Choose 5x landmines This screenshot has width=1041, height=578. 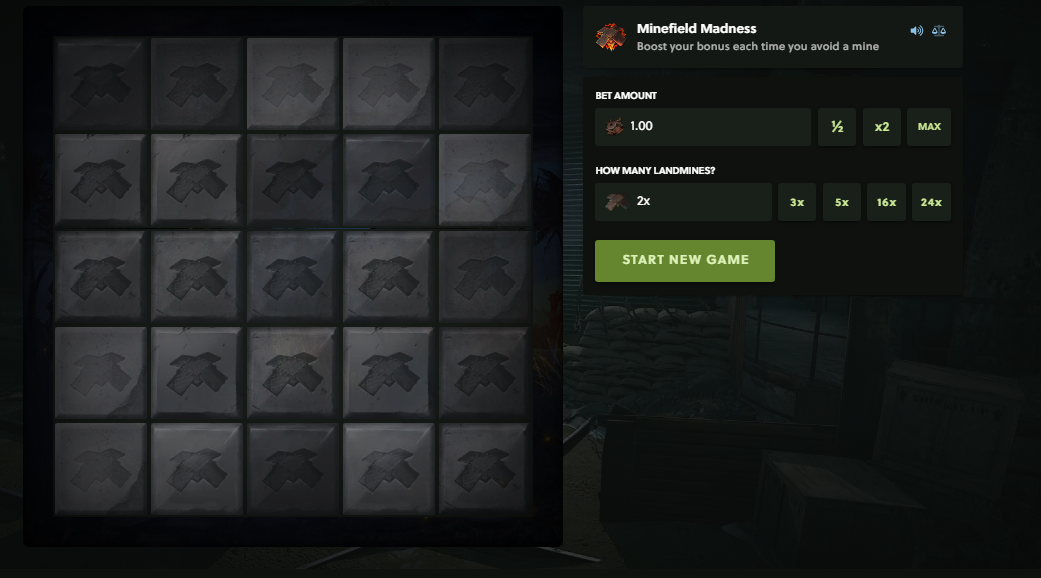point(842,202)
